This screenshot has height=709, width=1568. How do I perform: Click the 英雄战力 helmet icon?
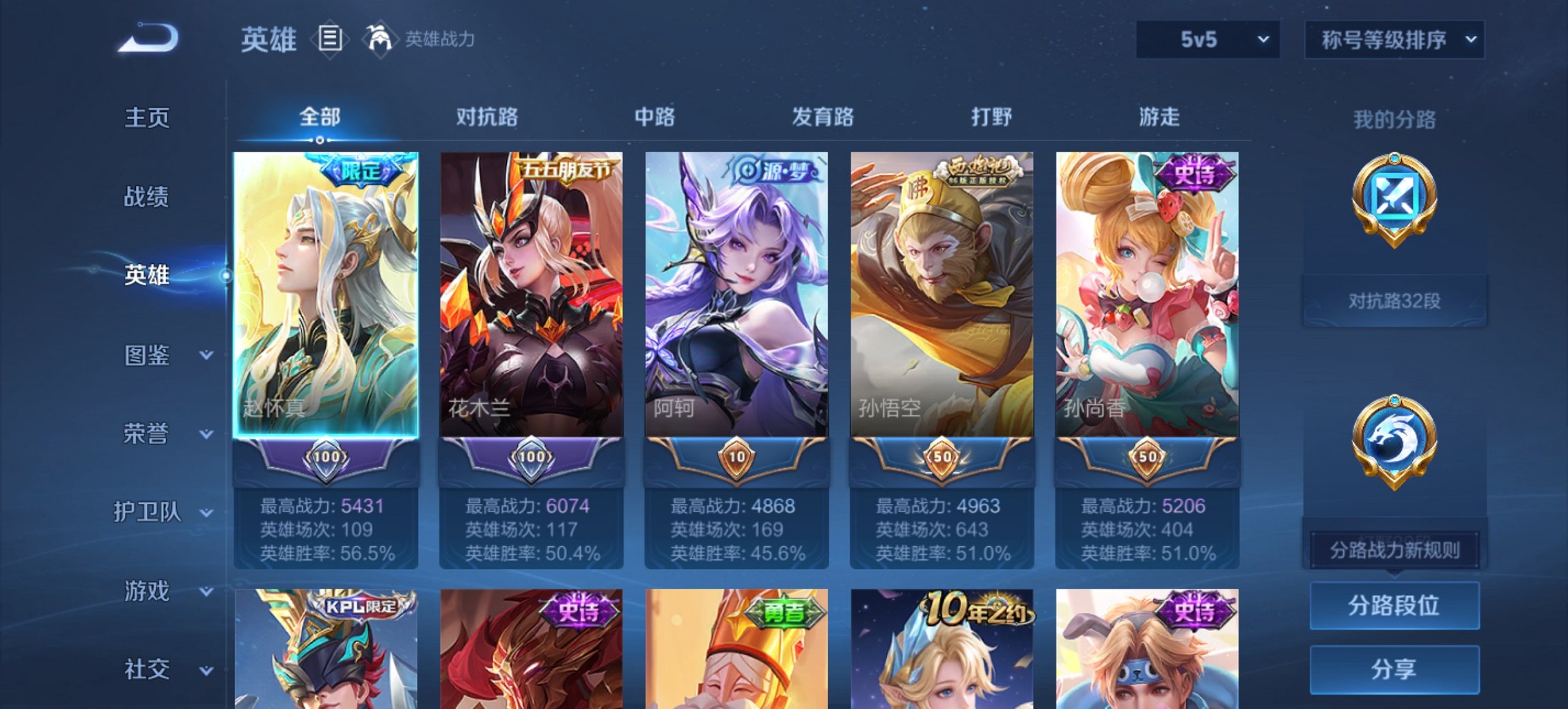[x=380, y=39]
